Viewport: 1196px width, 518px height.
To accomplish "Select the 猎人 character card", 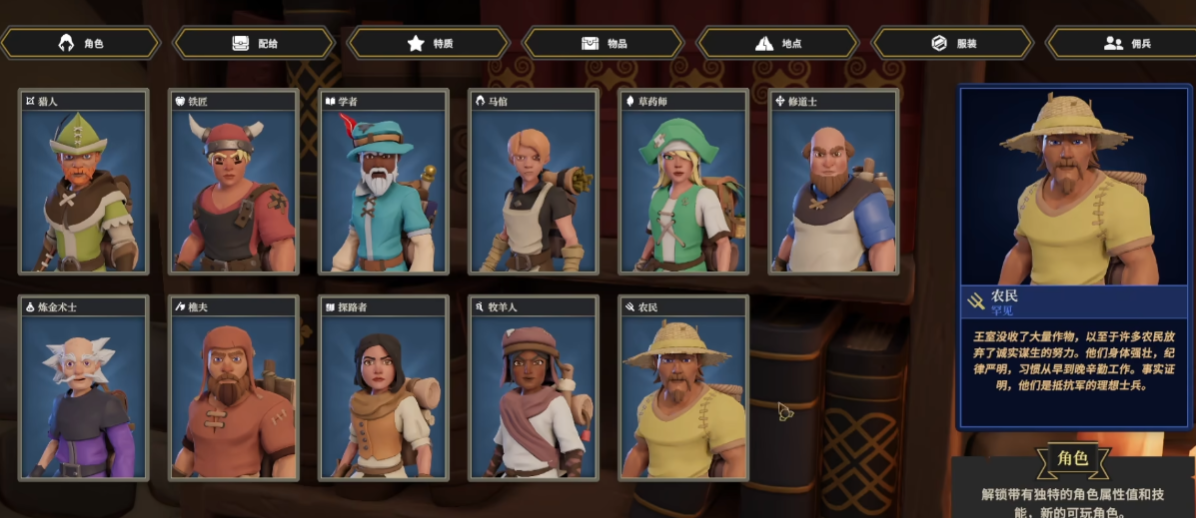I will click(x=84, y=182).
